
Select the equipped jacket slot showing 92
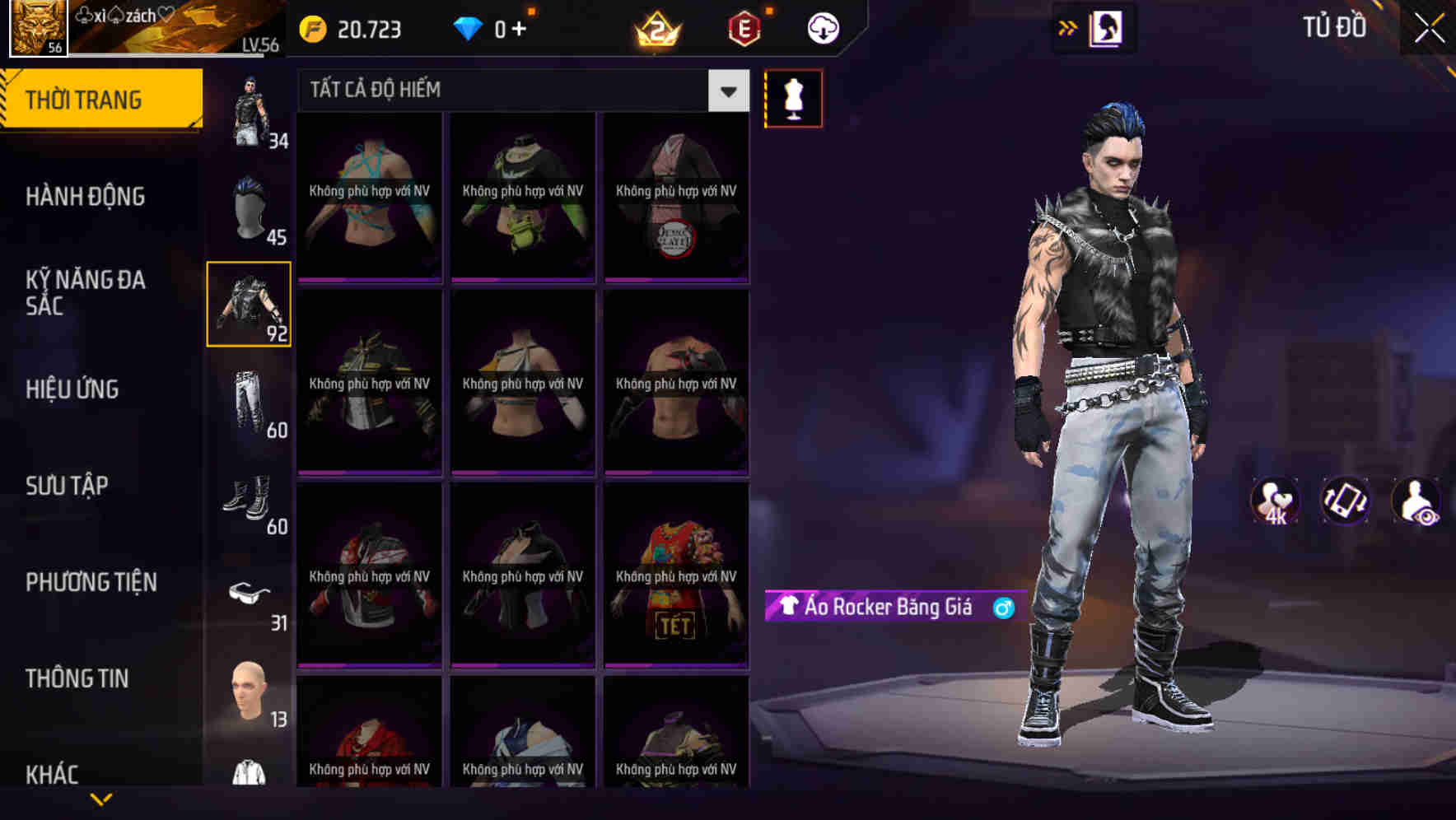click(250, 305)
